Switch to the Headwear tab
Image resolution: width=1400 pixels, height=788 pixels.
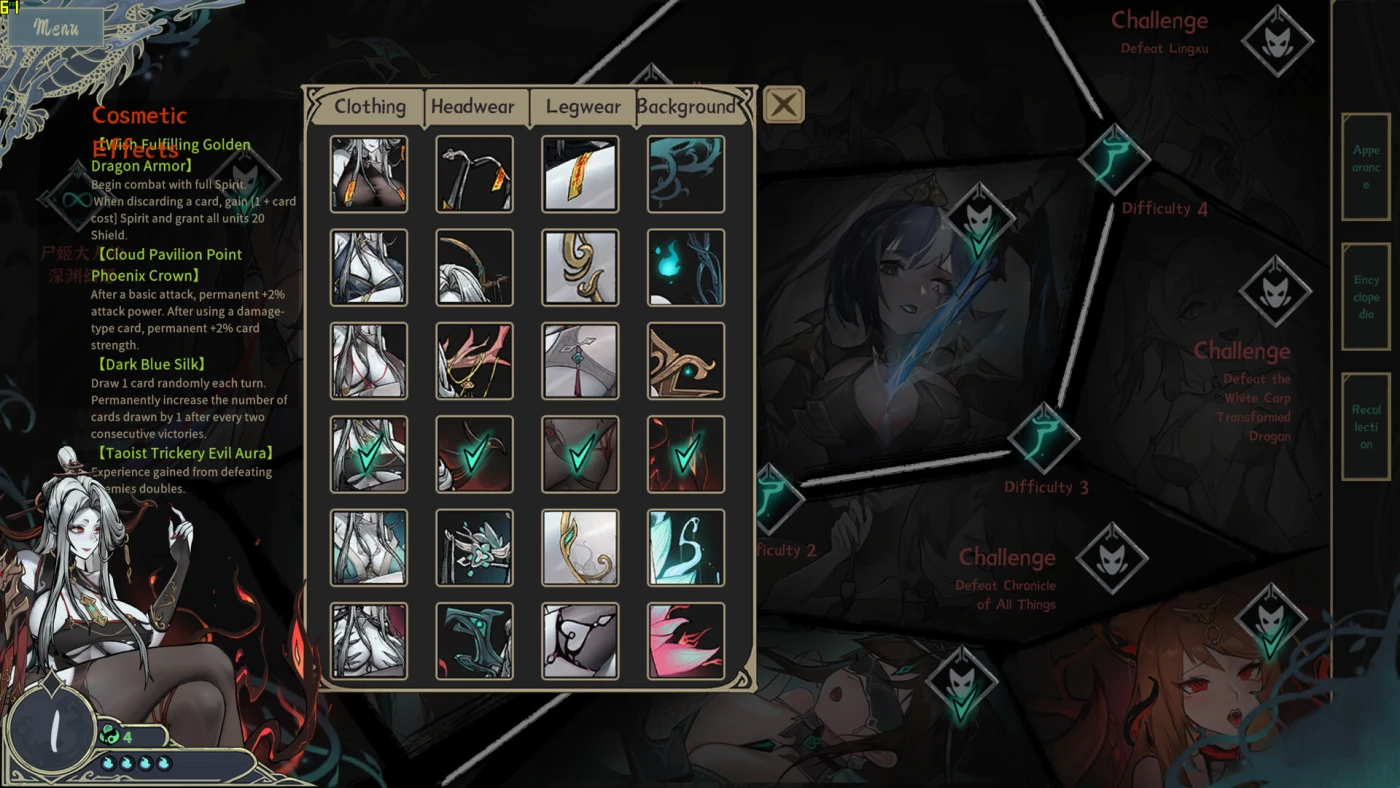coord(473,106)
